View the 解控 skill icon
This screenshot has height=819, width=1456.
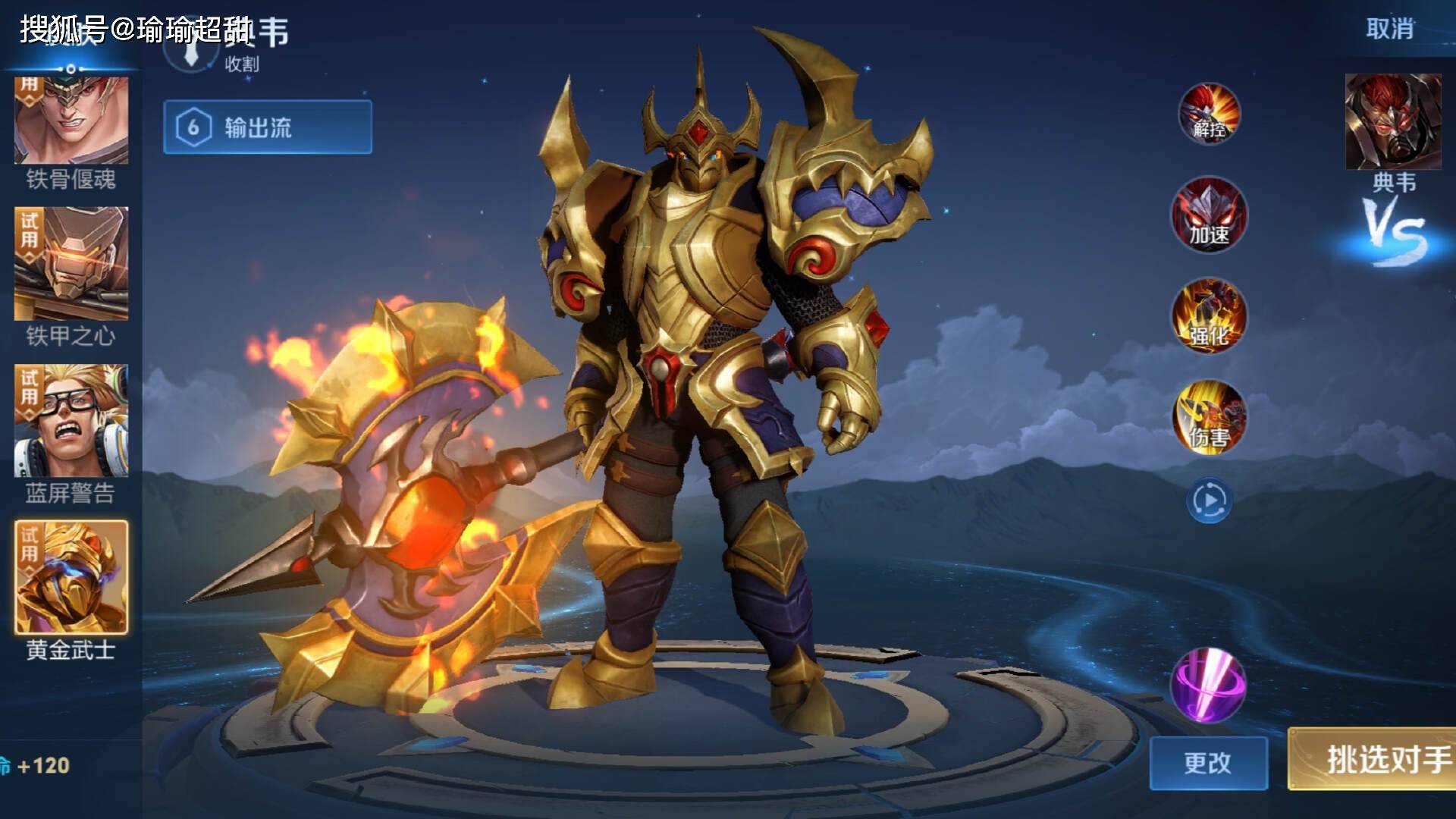click(1209, 114)
